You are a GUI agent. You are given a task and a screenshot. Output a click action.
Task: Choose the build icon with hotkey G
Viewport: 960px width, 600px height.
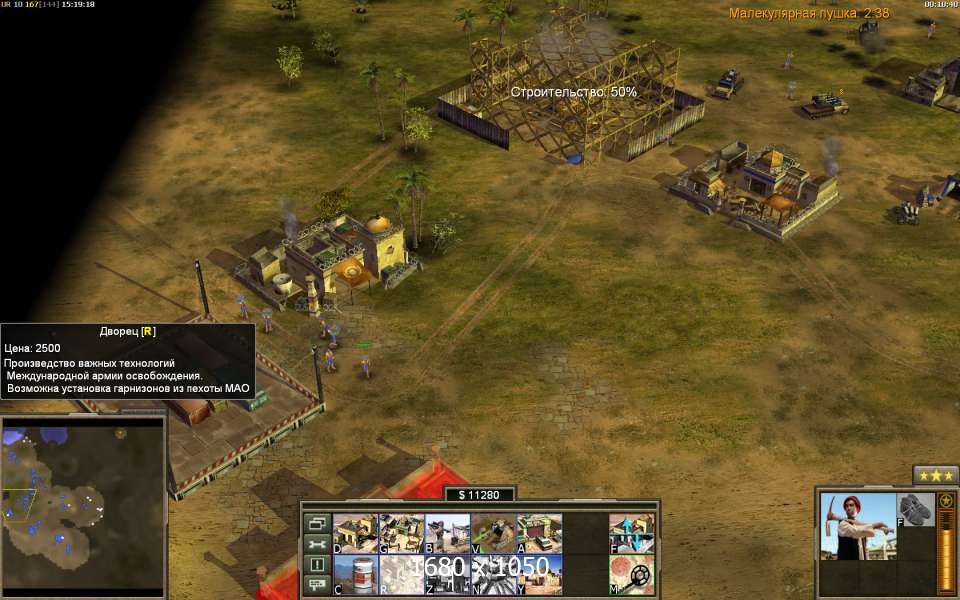(401, 533)
